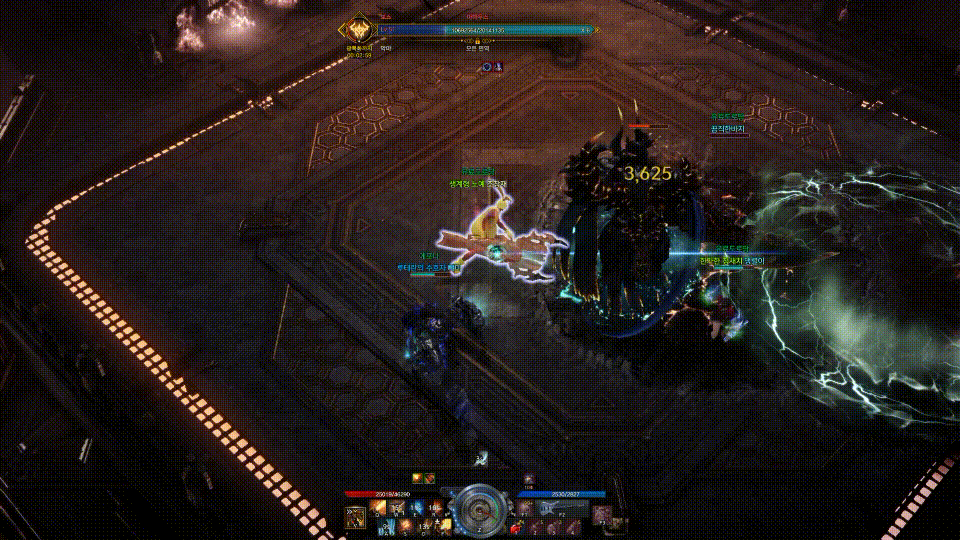Activate the blue beam skill on A

click(x=387, y=526)
